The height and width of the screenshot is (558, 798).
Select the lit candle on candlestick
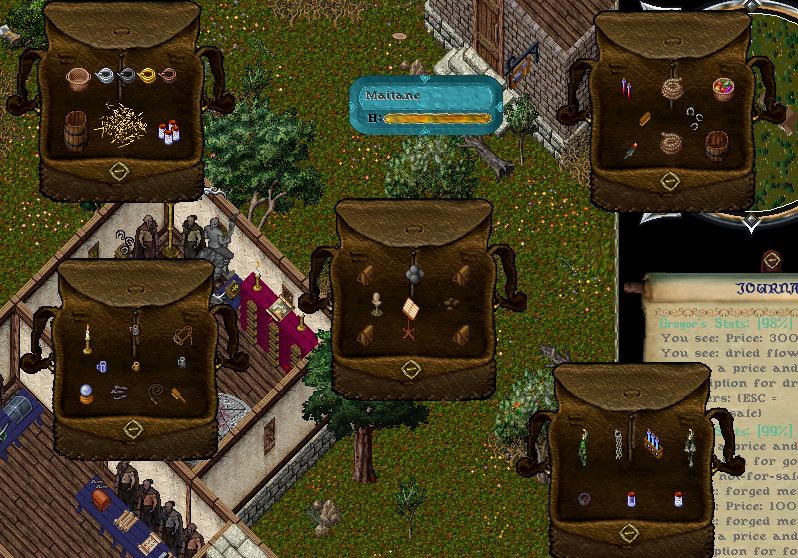(x=87, y=338)
